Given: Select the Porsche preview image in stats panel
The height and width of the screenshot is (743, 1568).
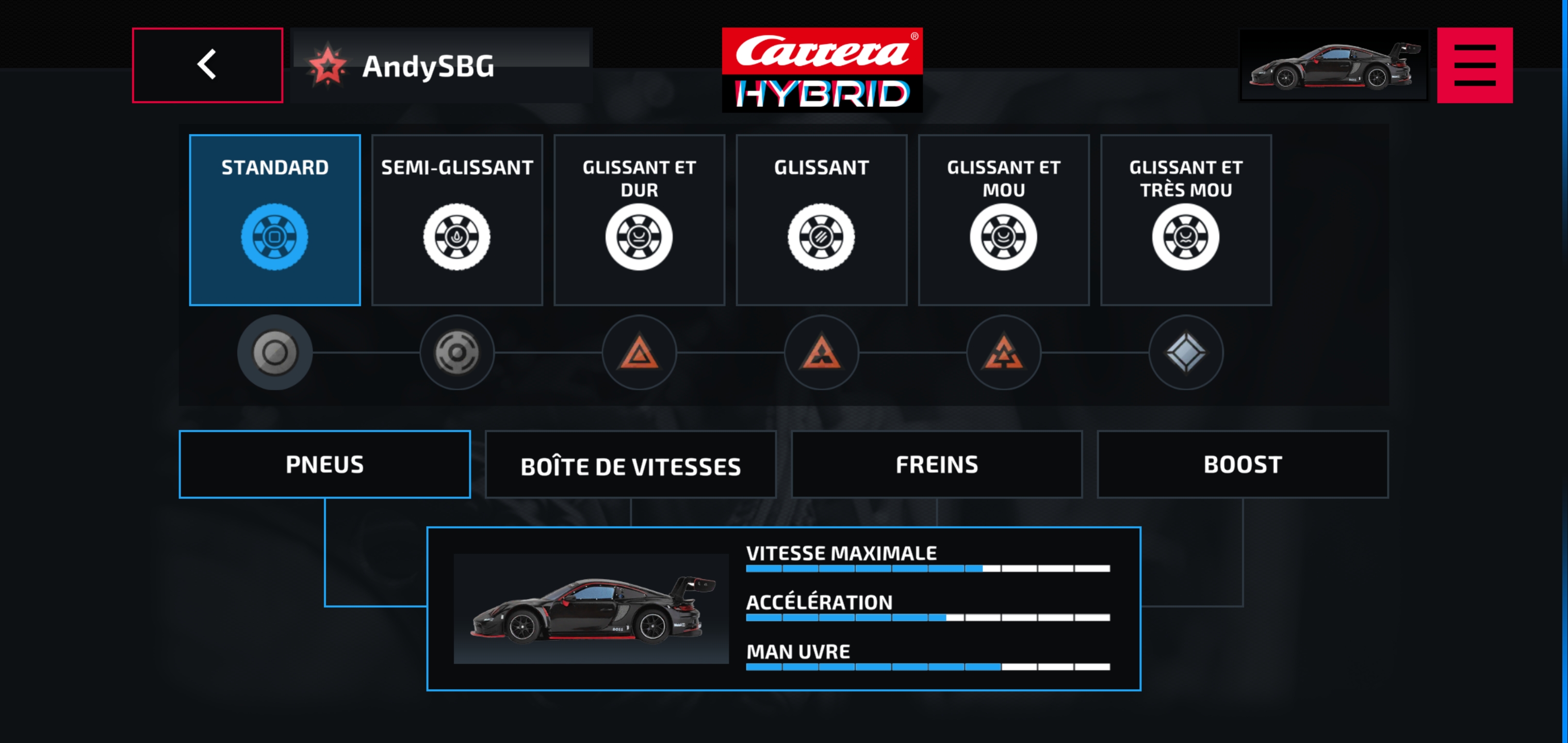Looking at the screenshot, I should (x=591, y=608).
